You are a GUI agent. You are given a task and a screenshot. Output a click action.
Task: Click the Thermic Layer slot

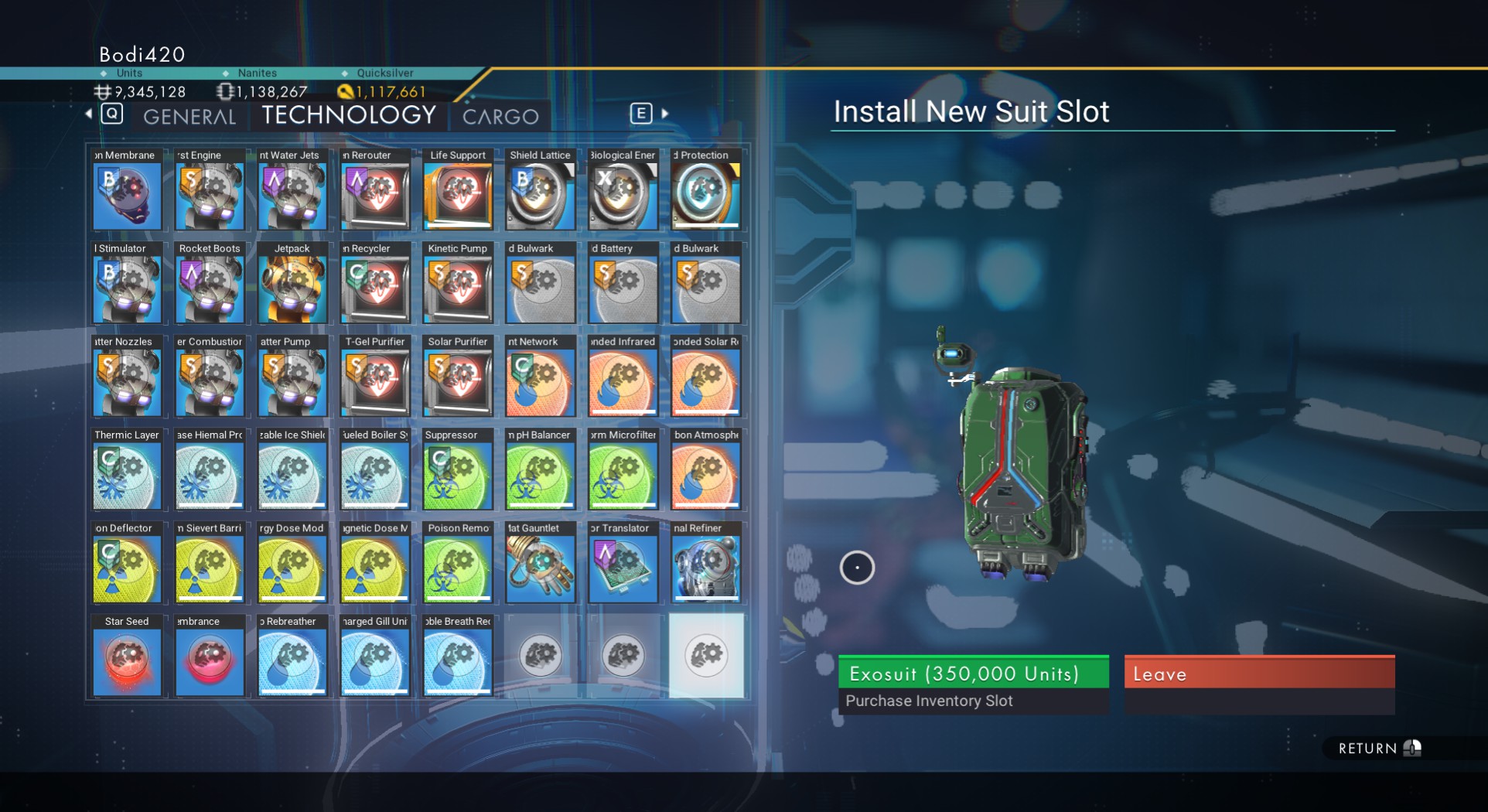127,469
